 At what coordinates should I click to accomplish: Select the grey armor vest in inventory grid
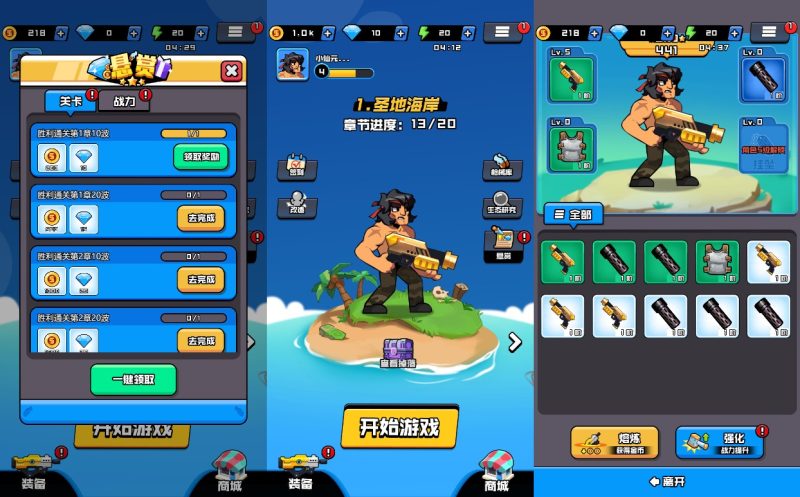coord(716,262)
